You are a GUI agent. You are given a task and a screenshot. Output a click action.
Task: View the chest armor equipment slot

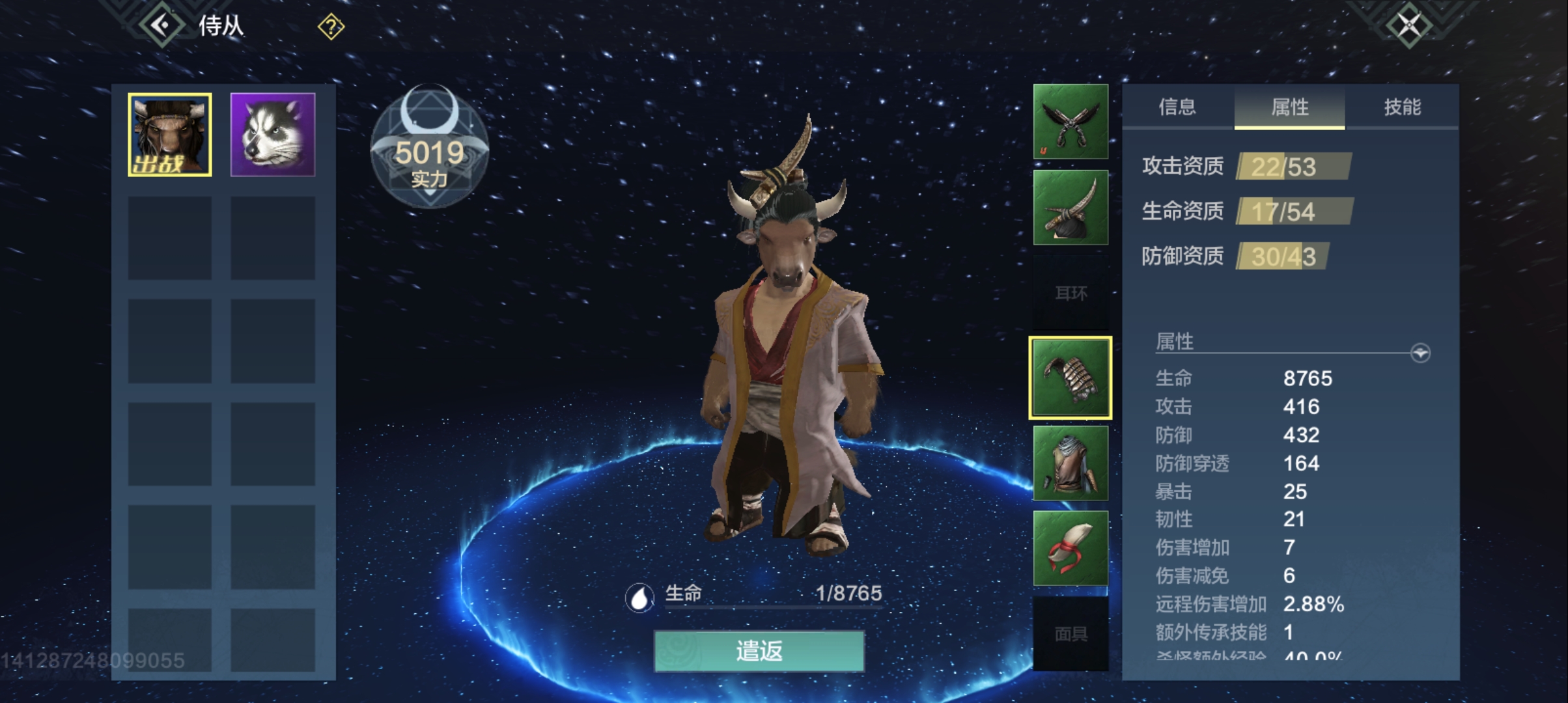pos(1070,463)
